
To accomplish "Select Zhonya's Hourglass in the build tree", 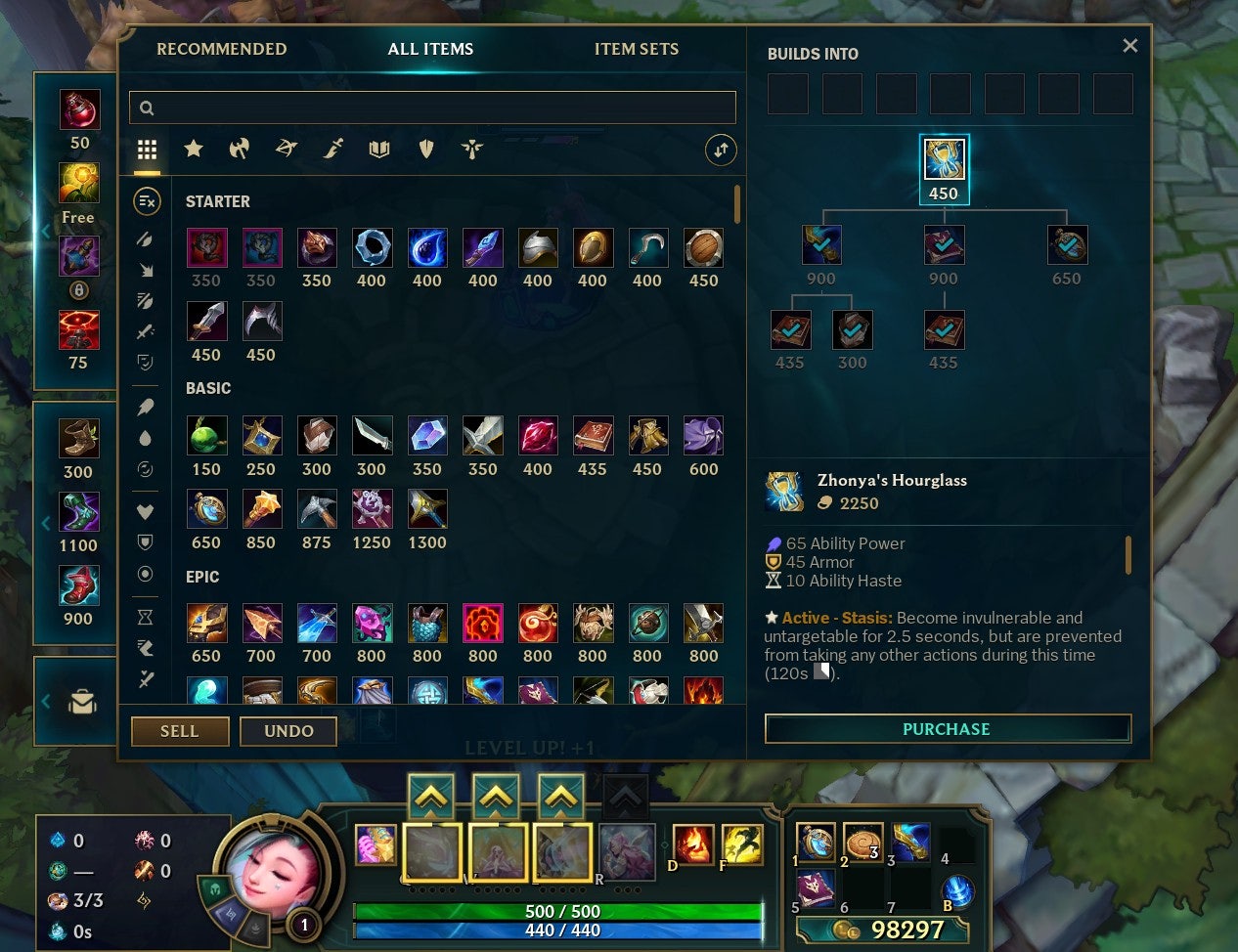I will pos(944,160).
